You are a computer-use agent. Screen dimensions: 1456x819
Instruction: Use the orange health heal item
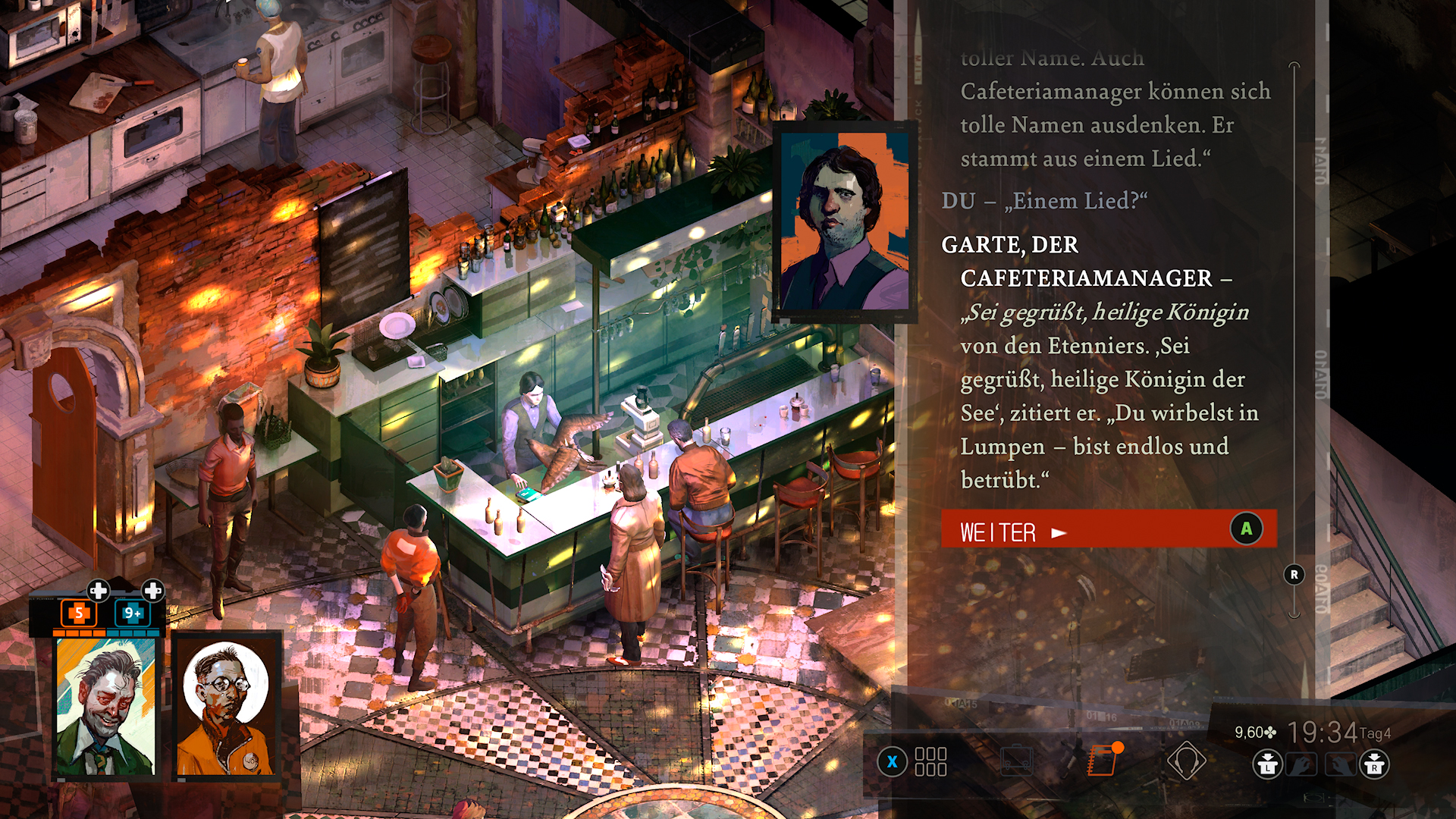(78, 613)
